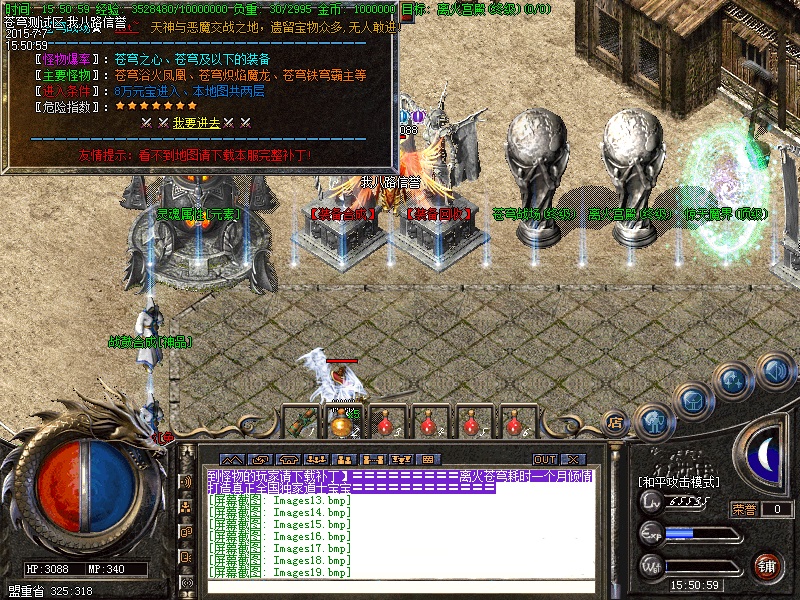Image resolution: width=800 pixels, height=600 pixels.
Task: Click the Lv level round button
Action: point(651,506)
